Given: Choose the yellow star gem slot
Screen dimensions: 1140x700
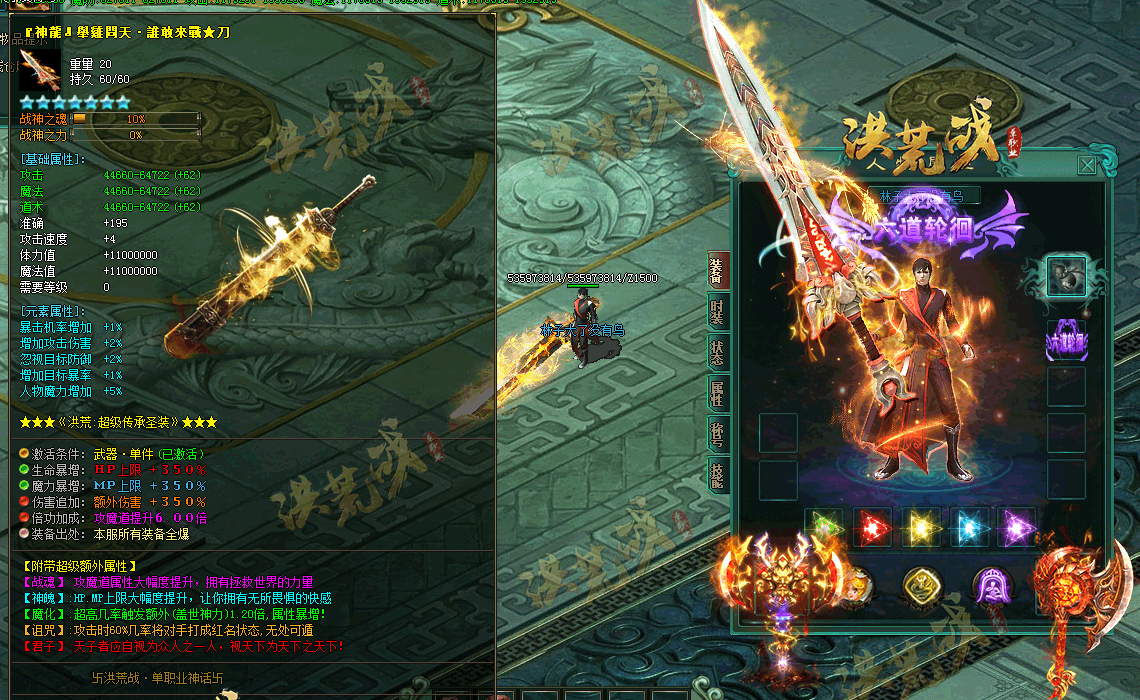Looking at the screenshot, I should click(x=920, y=527).
